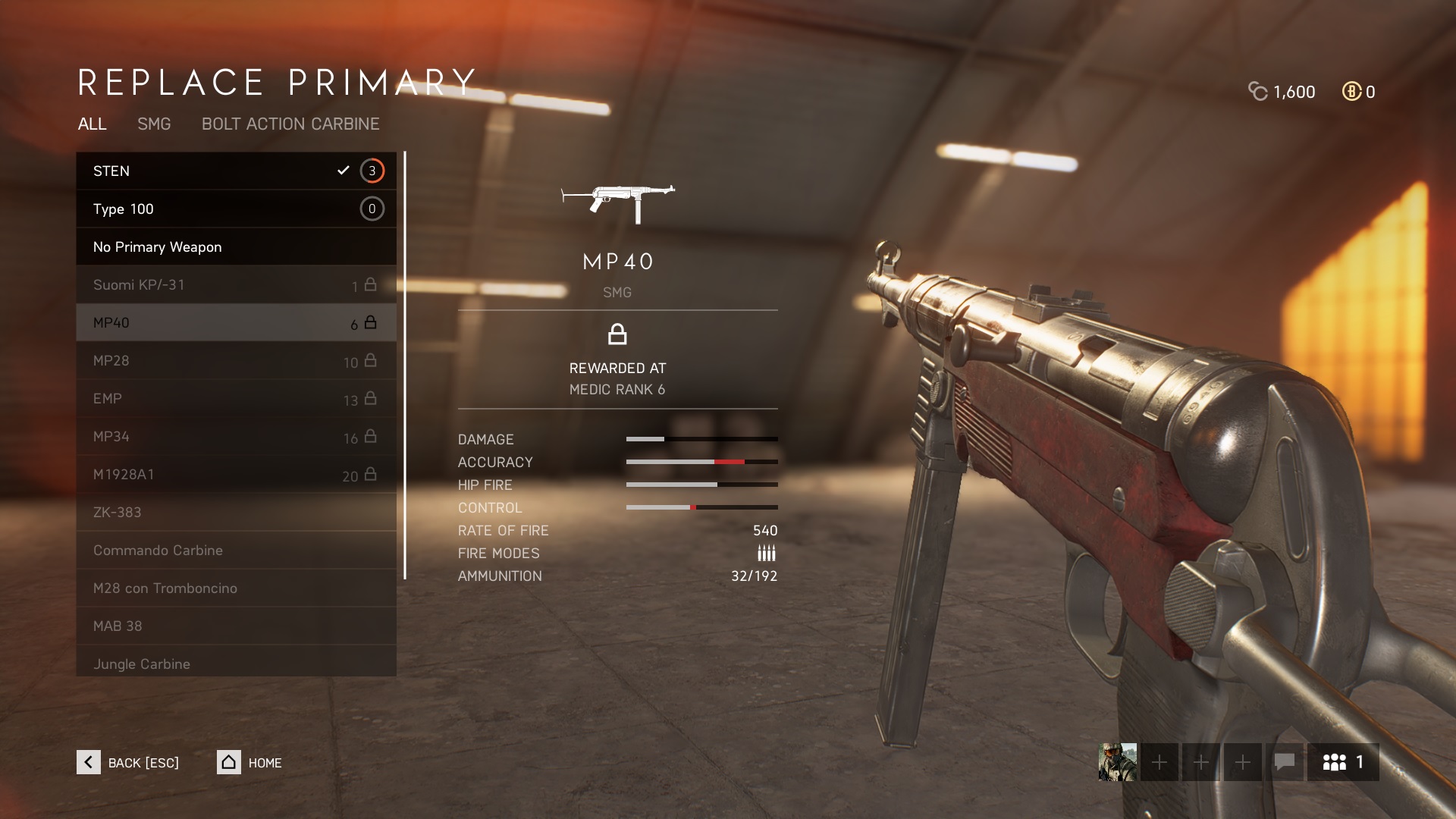Click the Jungle Carbine row

pos(236,662)
